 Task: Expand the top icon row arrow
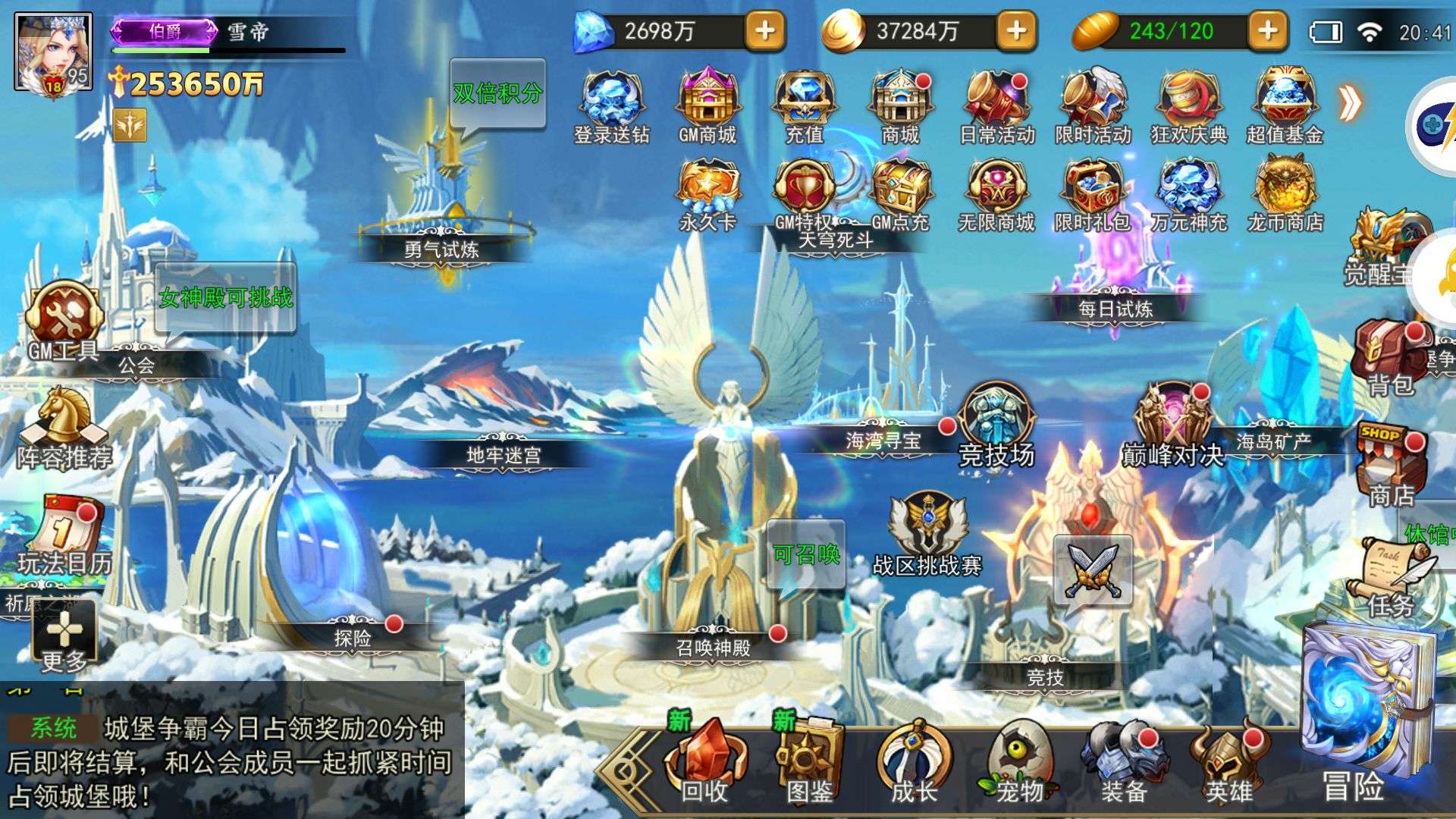click(x=1350, y=103)
